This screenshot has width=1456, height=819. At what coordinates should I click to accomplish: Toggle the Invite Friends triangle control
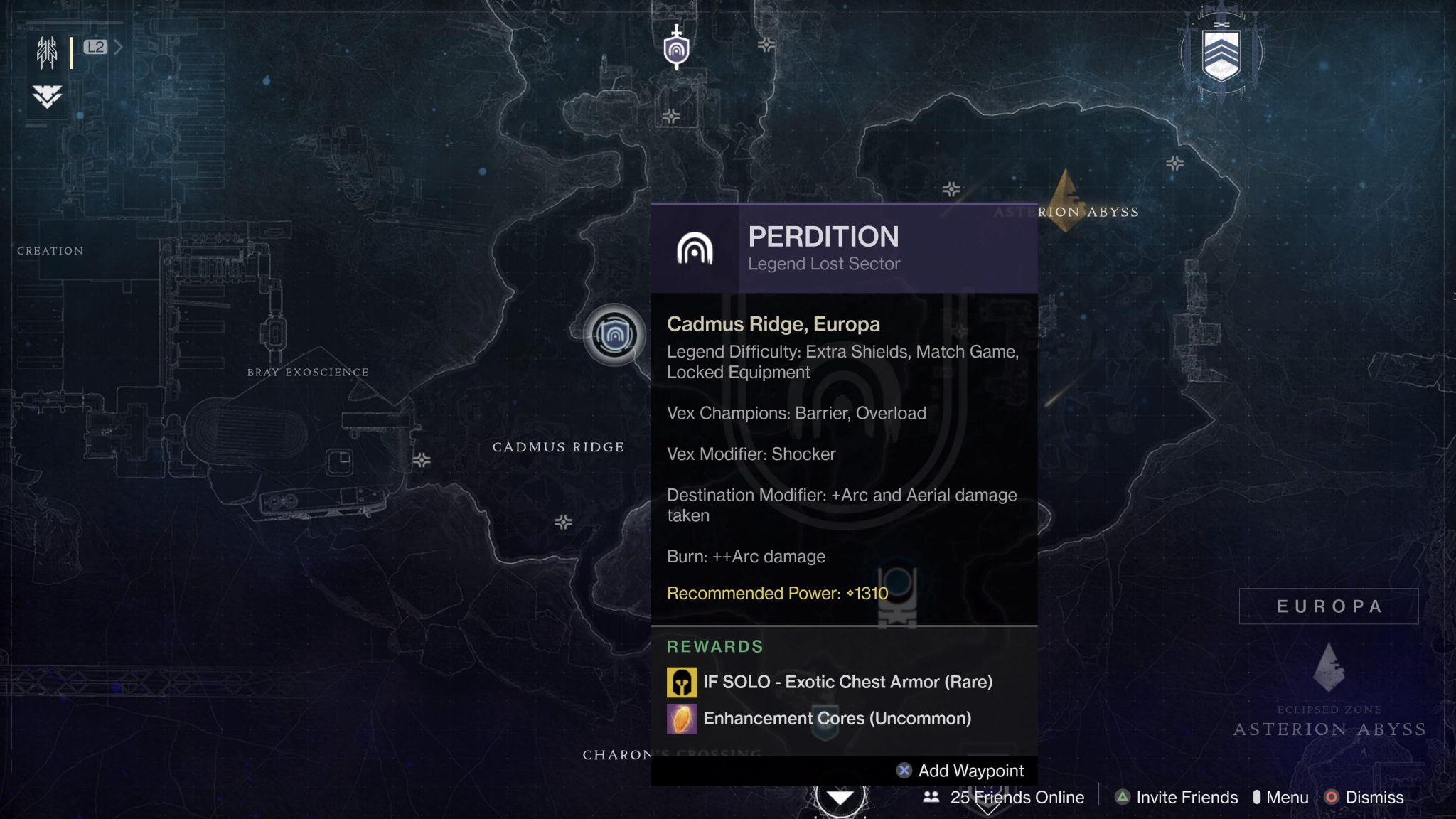click(1121, 798)
